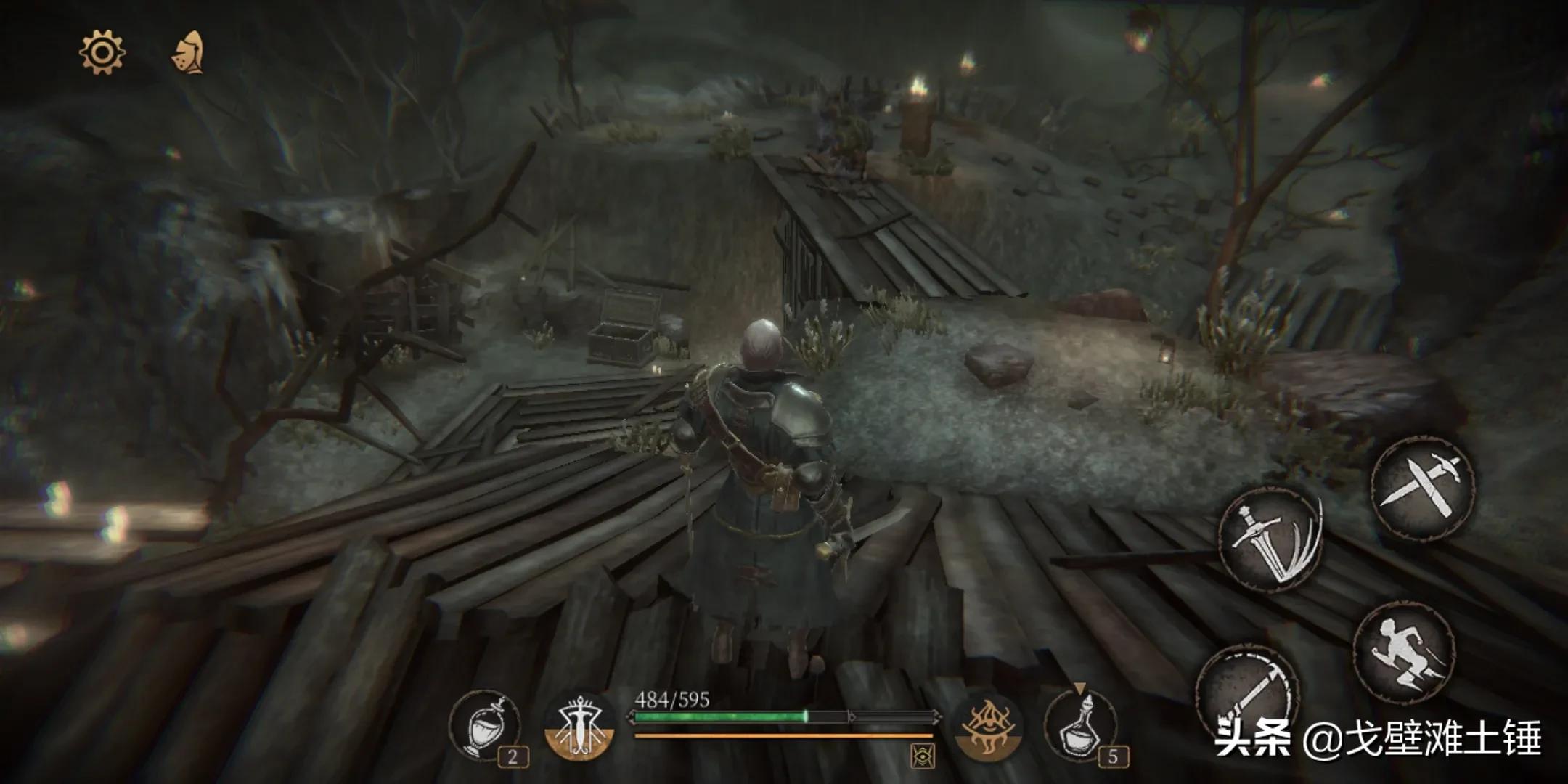1568x784 pixels.
Task: Drink the tall-necked potion with count 5
Action: pos(1080,726)
